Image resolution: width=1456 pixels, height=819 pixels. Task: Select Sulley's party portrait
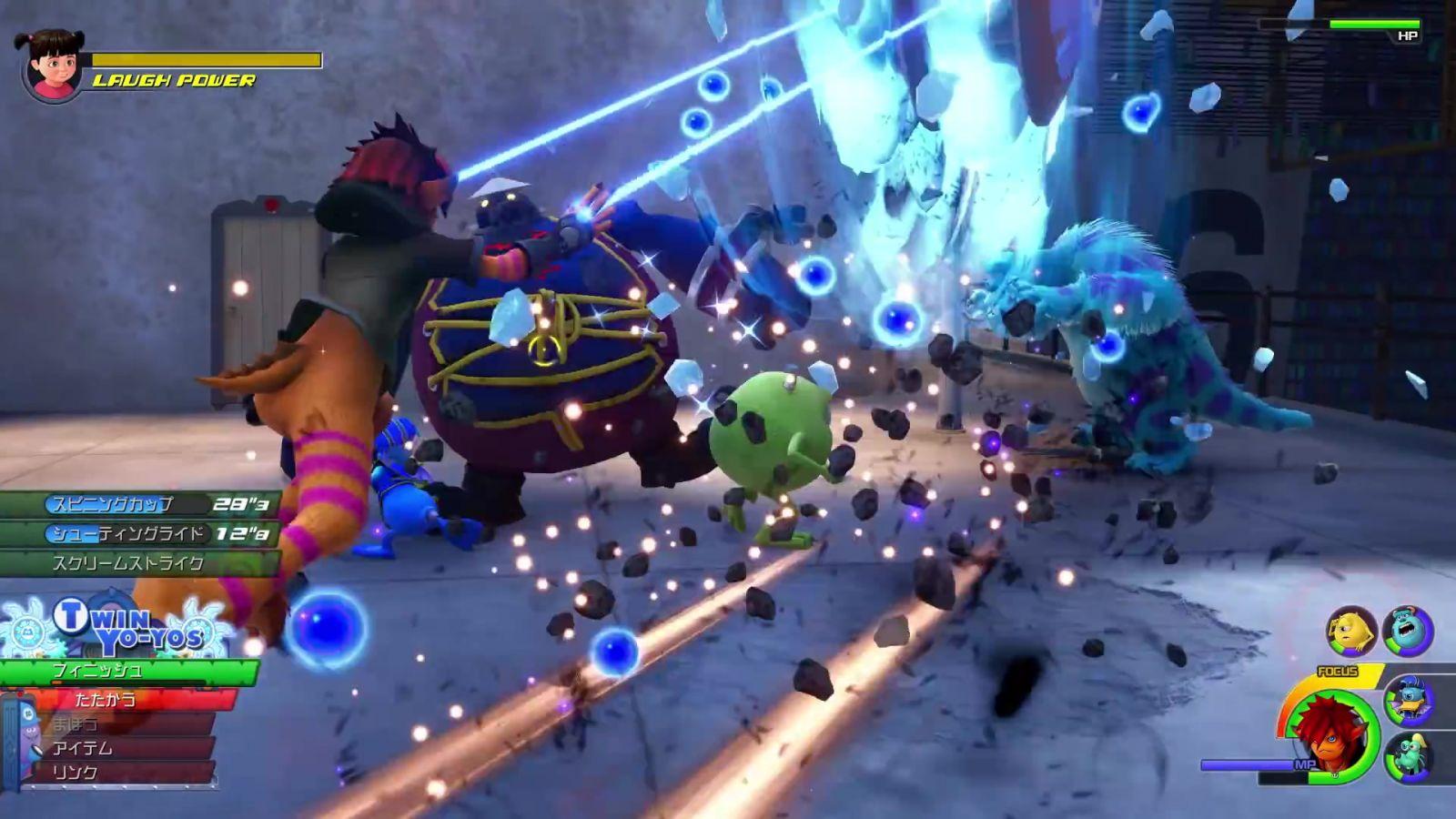point(1408,630)
